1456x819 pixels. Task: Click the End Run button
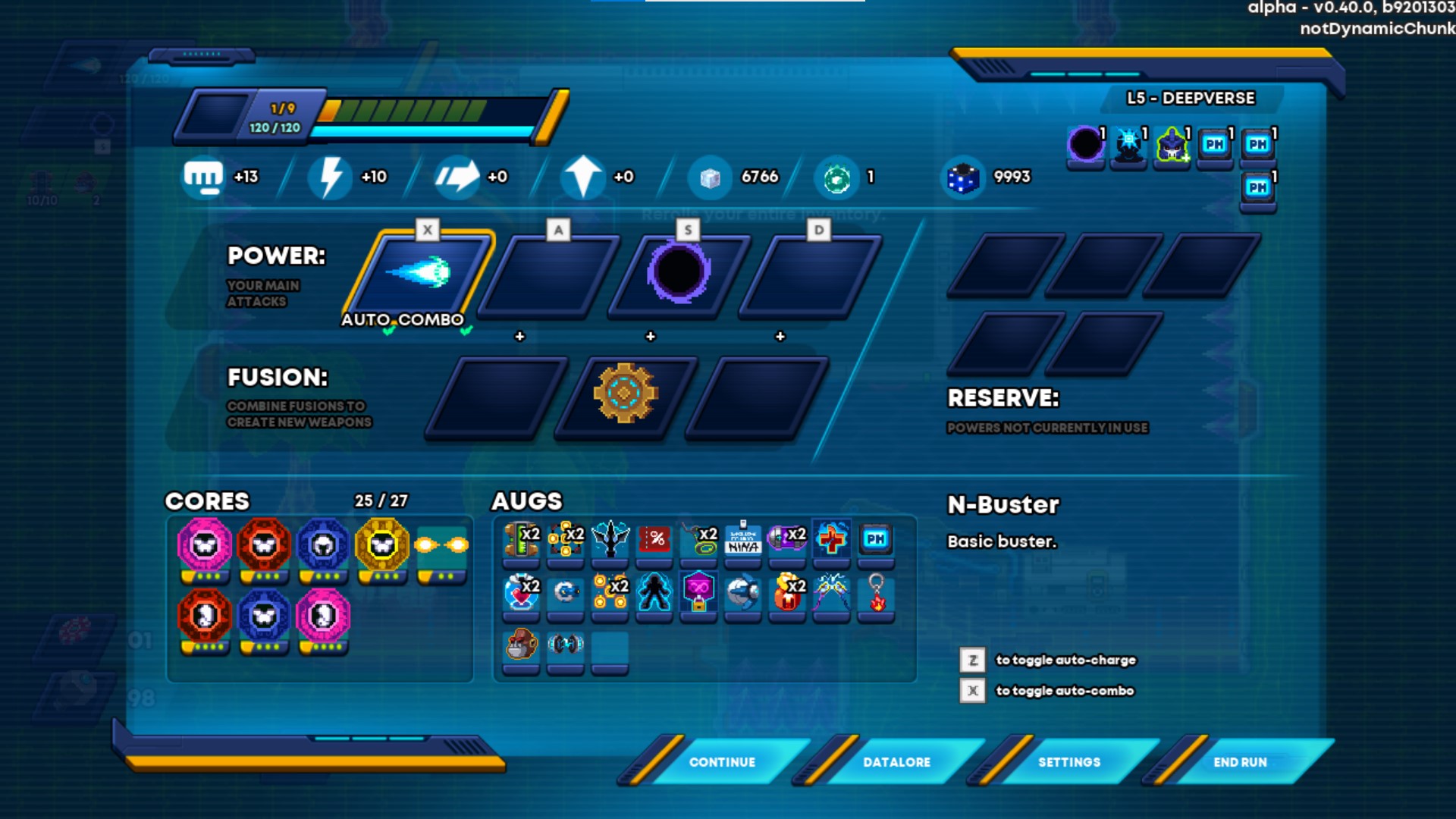coord(1240,761)
